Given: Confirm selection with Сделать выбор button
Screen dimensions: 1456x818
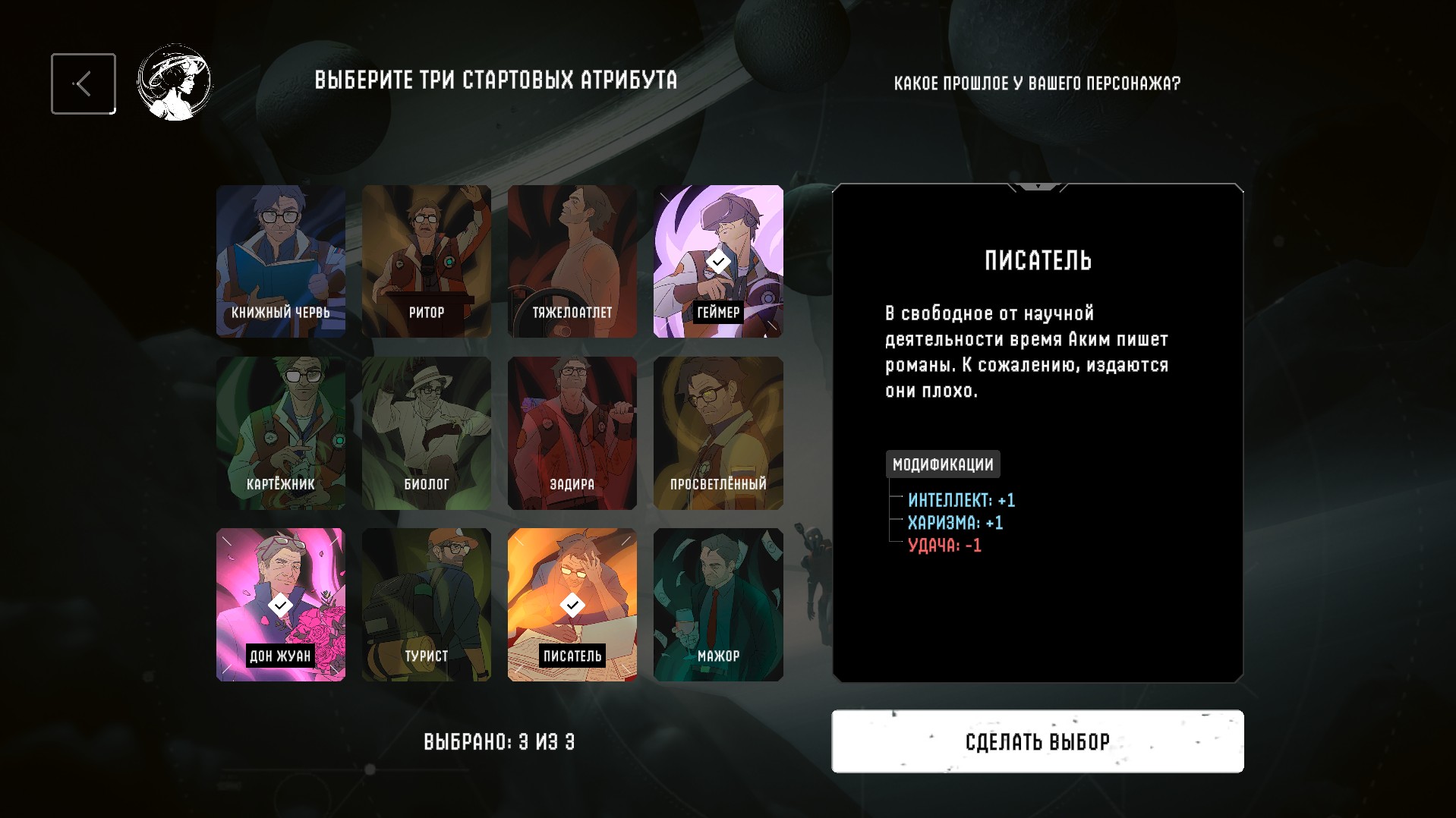Looking at the screenshot, I should pos(1037,741).
